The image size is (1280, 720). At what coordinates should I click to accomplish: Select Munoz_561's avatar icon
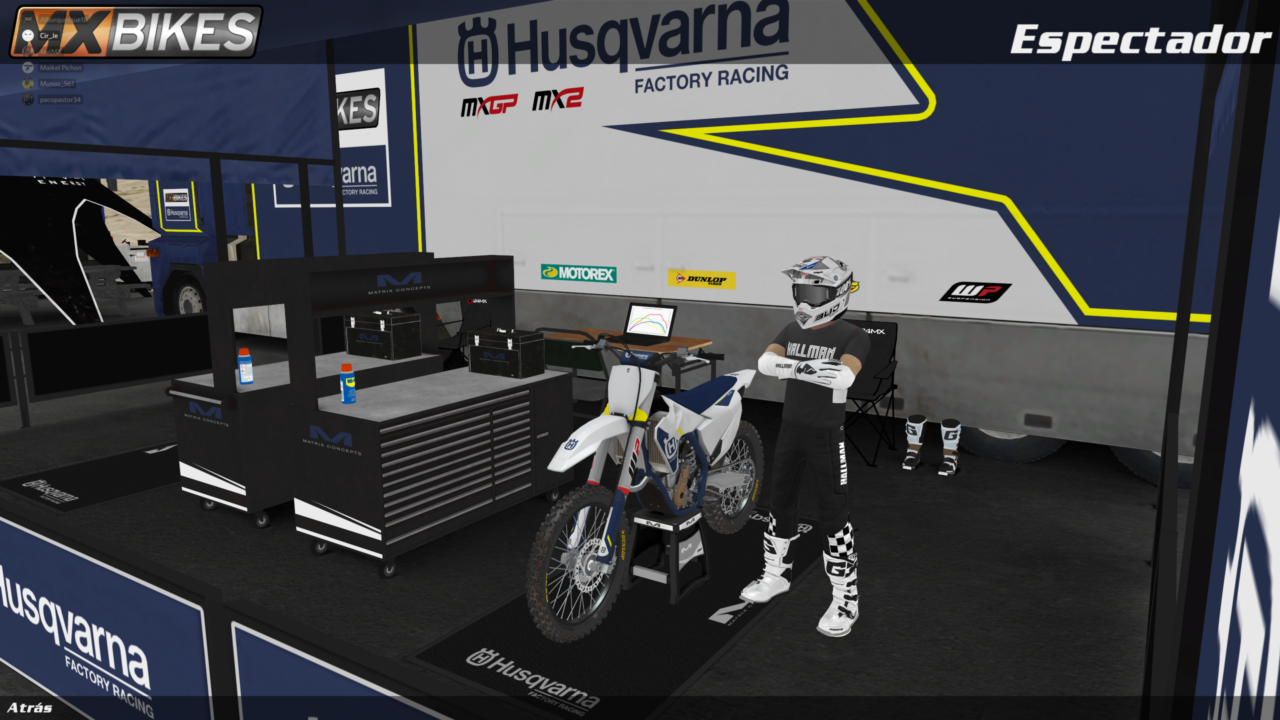28,83
